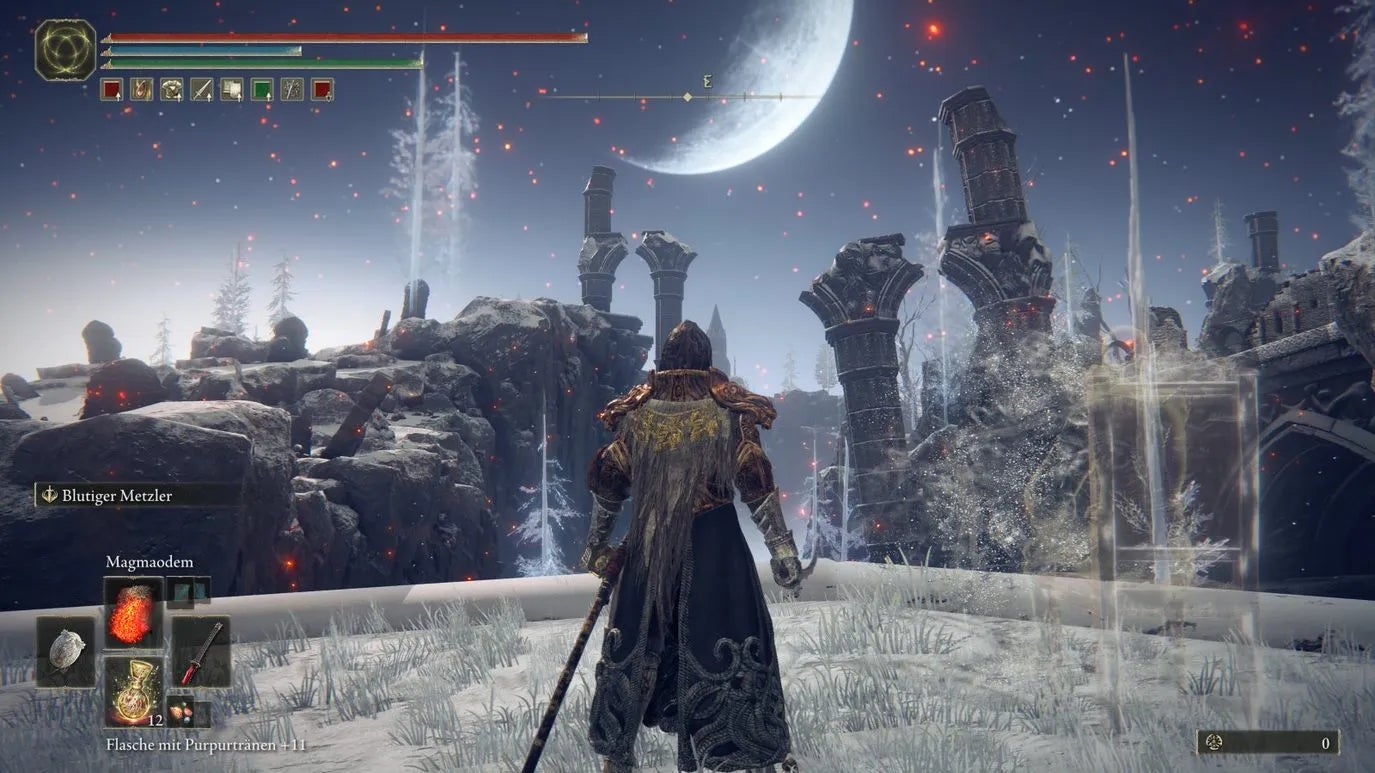The image size is (1375, 773).
Task: Use the Flasche mit Purpurtränen slot
Action: coord(133,689)
